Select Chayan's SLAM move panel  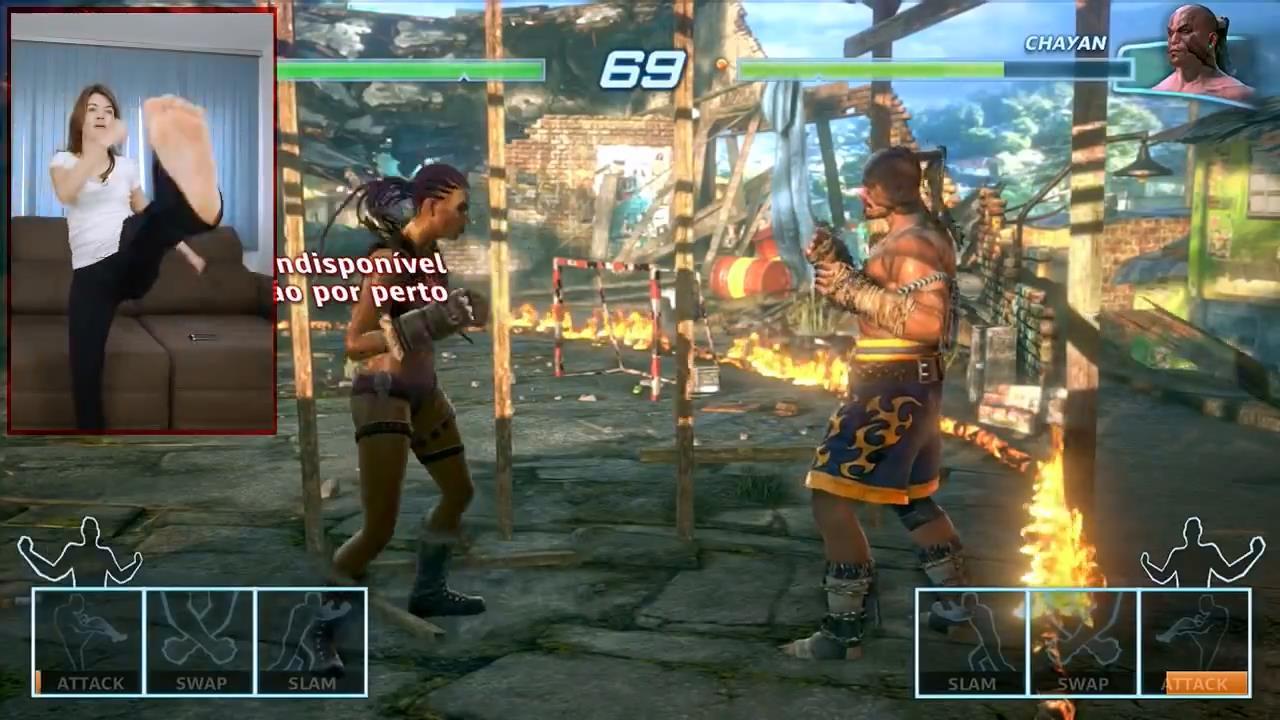[x=972, y=642]
